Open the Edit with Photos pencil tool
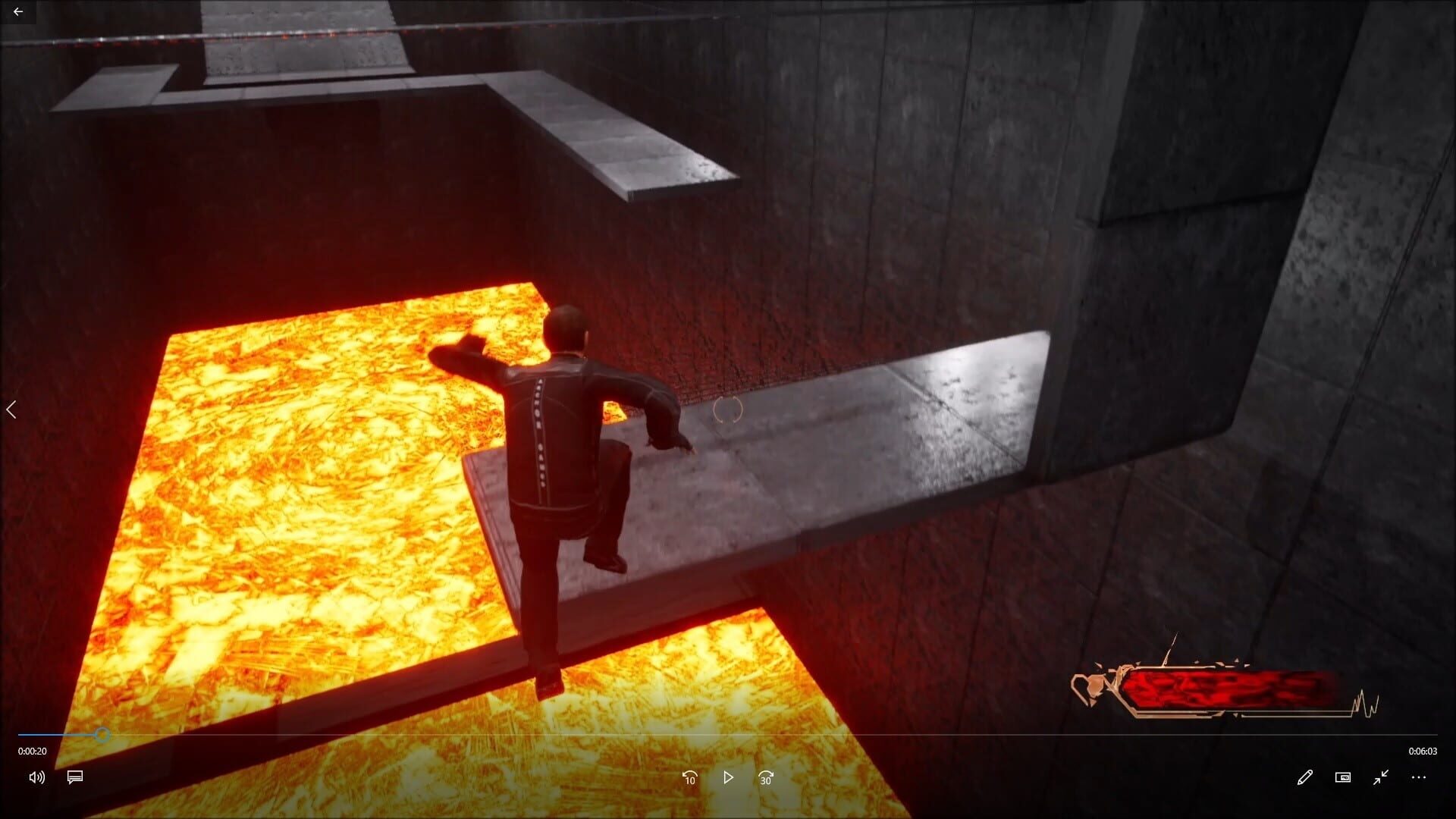 (x=1305, y=777)
